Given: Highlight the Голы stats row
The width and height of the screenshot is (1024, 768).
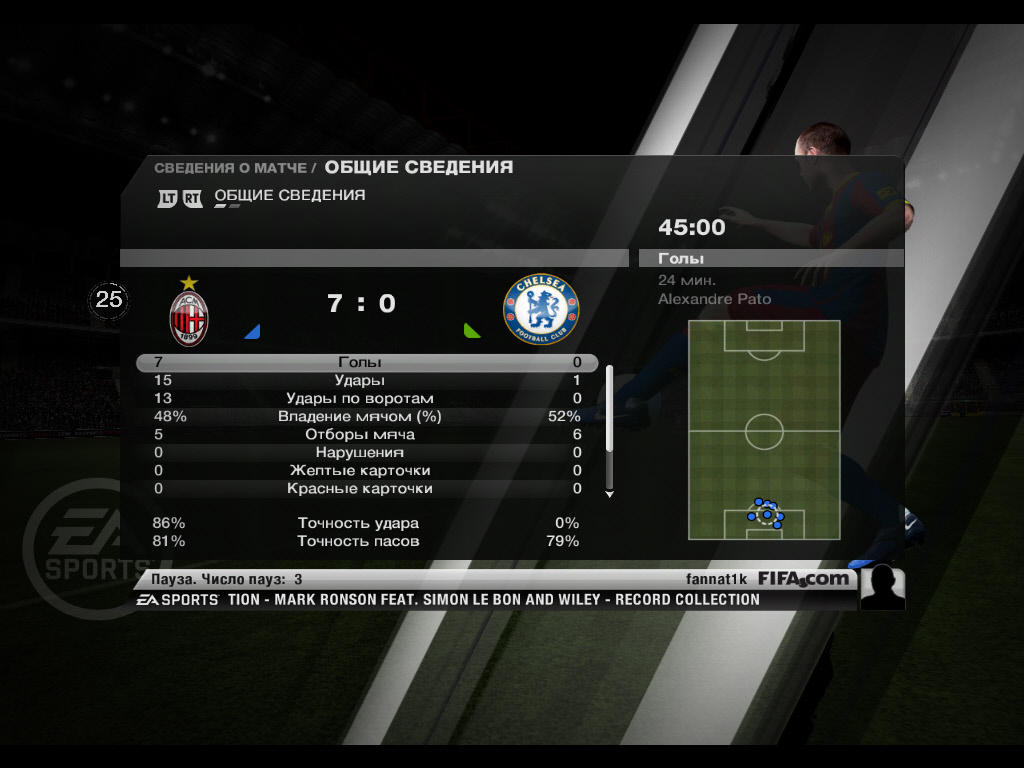Looking at the screenshot, I should [x=366, y=363].
